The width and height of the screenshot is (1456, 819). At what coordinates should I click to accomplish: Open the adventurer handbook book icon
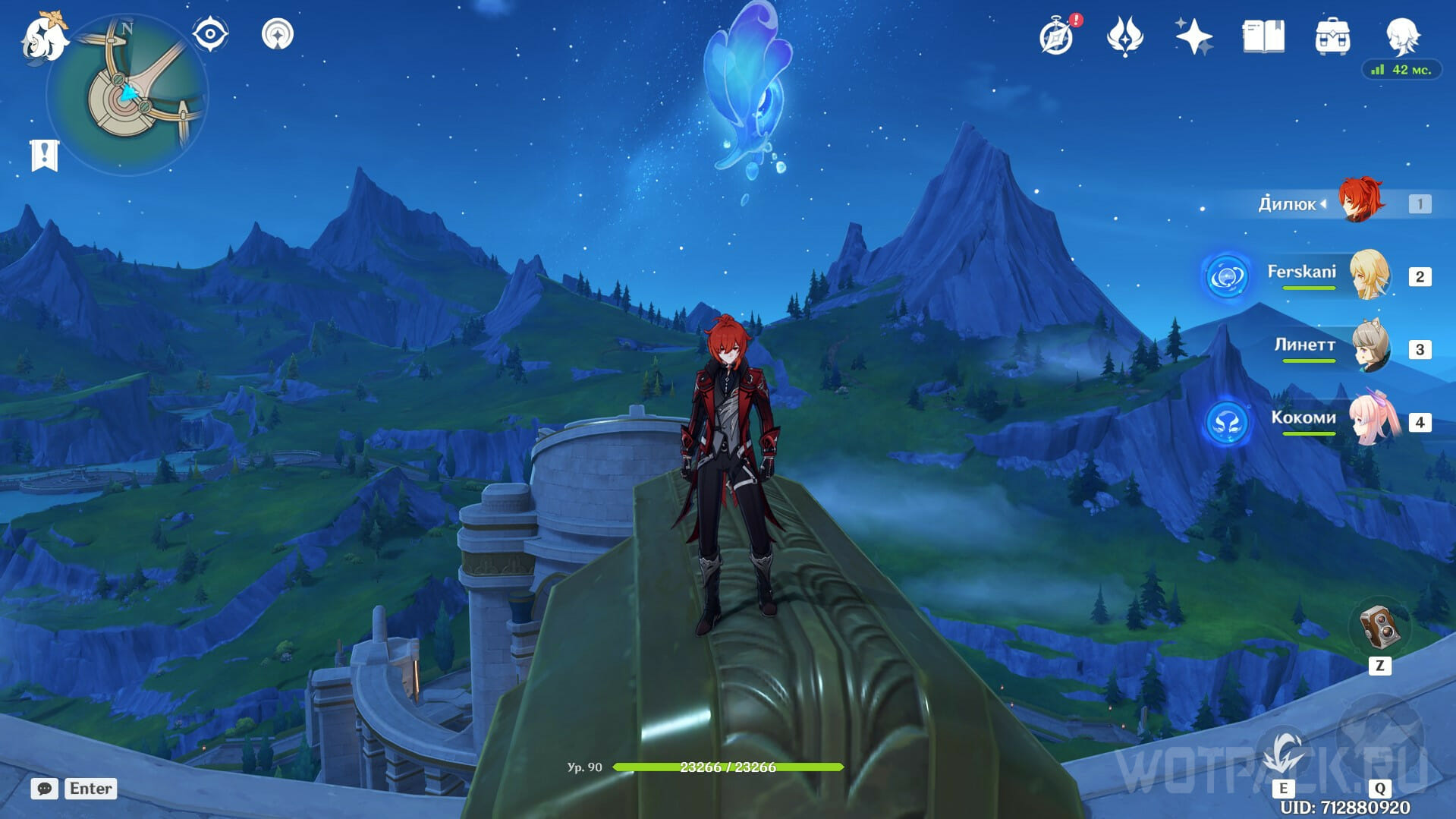[1263, 36]
